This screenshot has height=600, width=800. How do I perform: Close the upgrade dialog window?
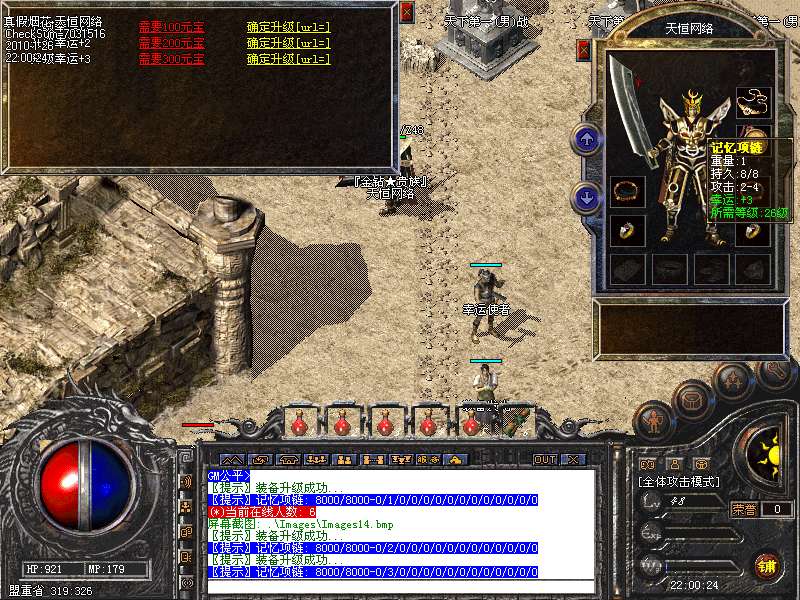(406, 12)
